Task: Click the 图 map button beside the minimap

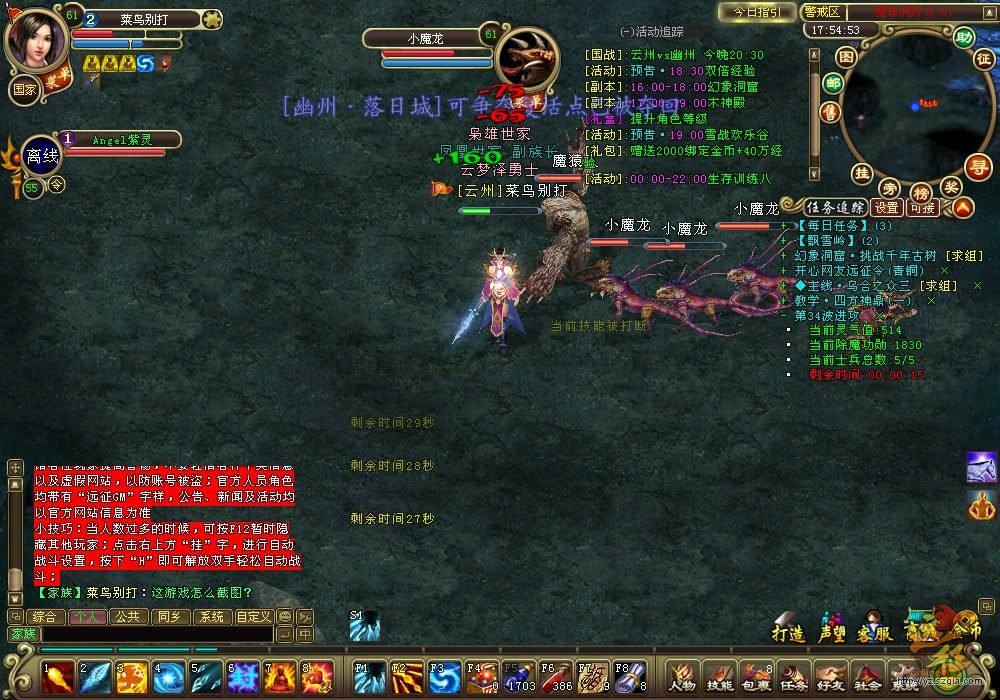Action: pyautogui.click(x=846, y=56)
